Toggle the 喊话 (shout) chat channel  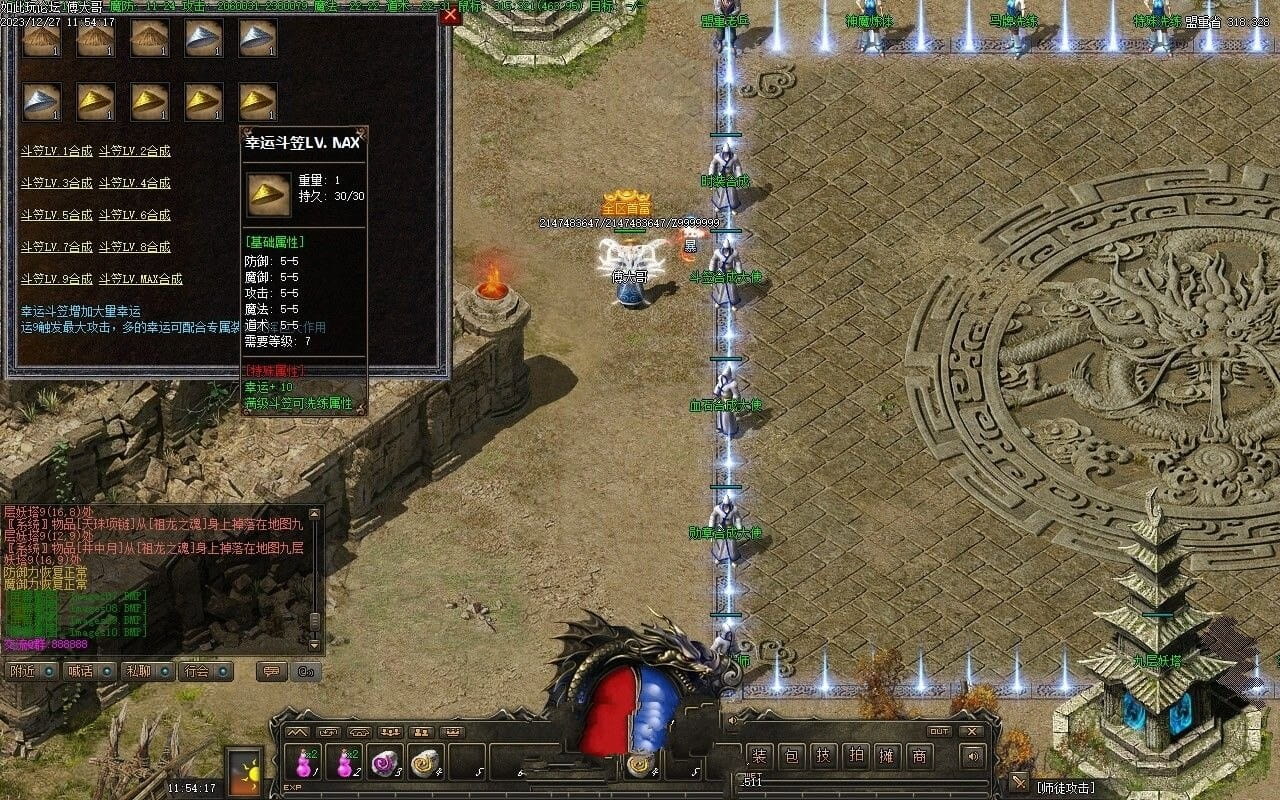coord(89,671)
